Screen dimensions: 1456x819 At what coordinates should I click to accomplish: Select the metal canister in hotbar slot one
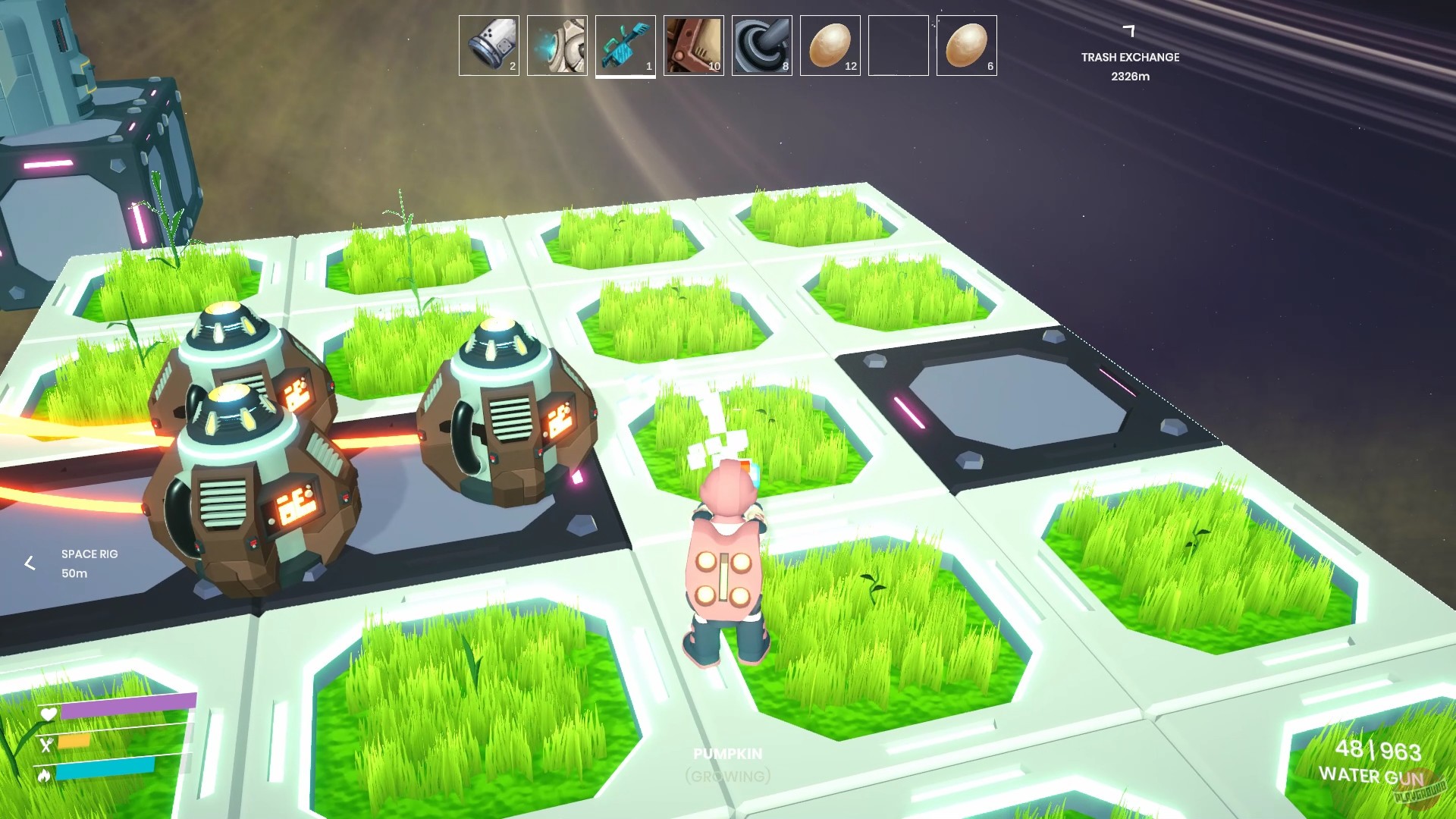pos(488,45)
